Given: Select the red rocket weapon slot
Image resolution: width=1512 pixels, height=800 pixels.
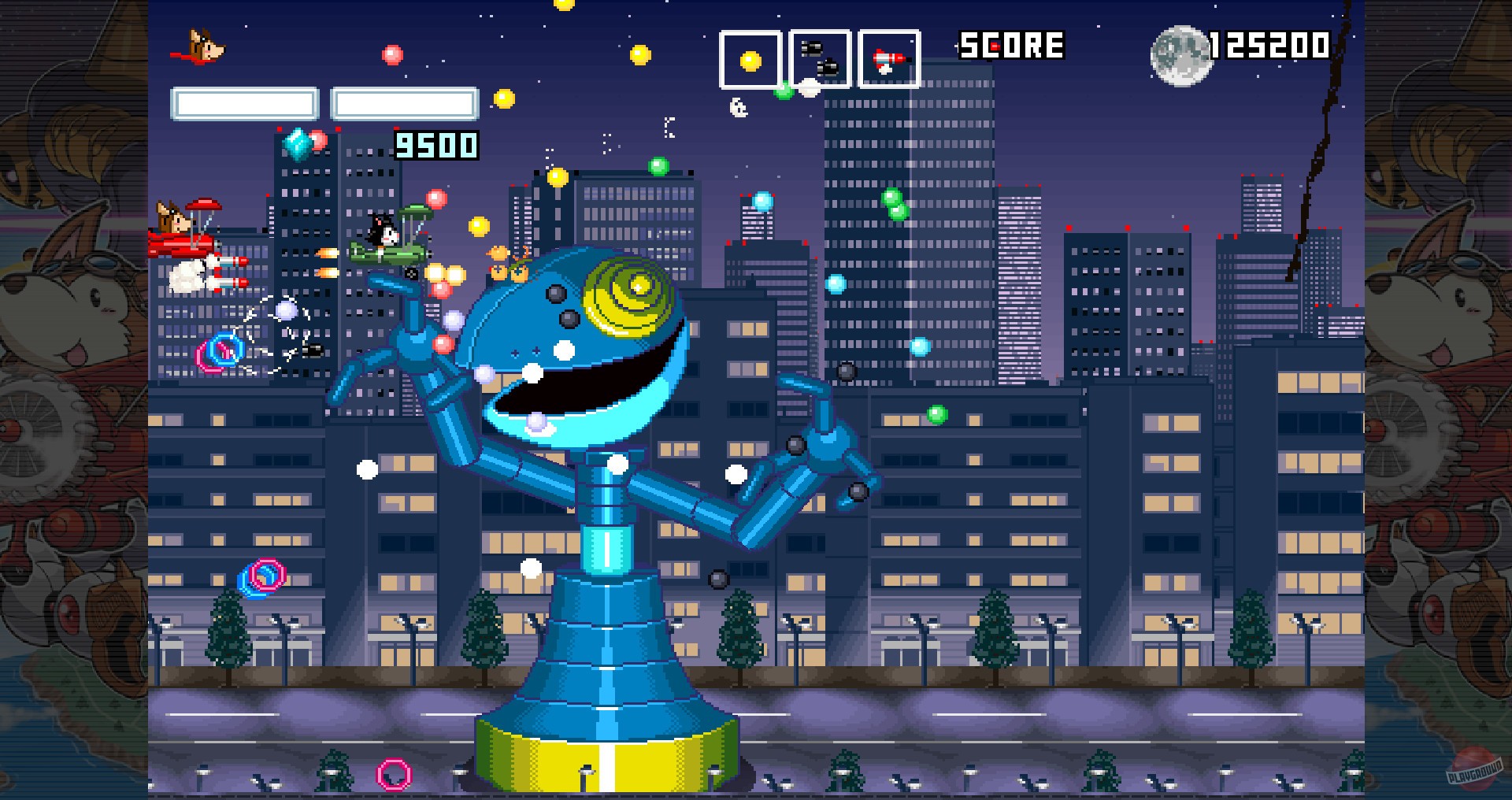Looking at the screenshot, I should [888, 57].
